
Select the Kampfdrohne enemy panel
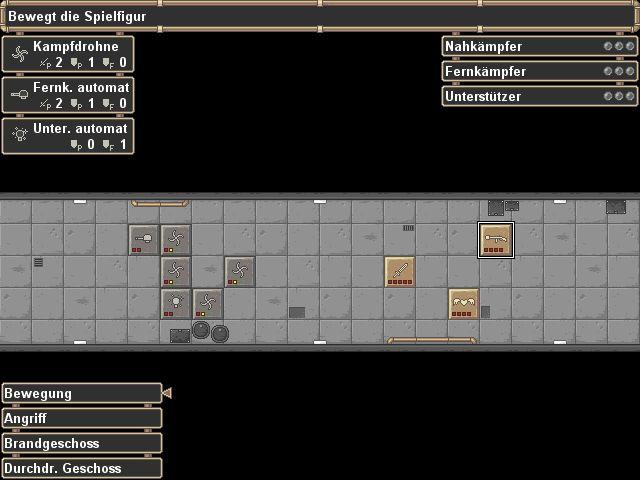pyautogui.click(x=68, y=55)
